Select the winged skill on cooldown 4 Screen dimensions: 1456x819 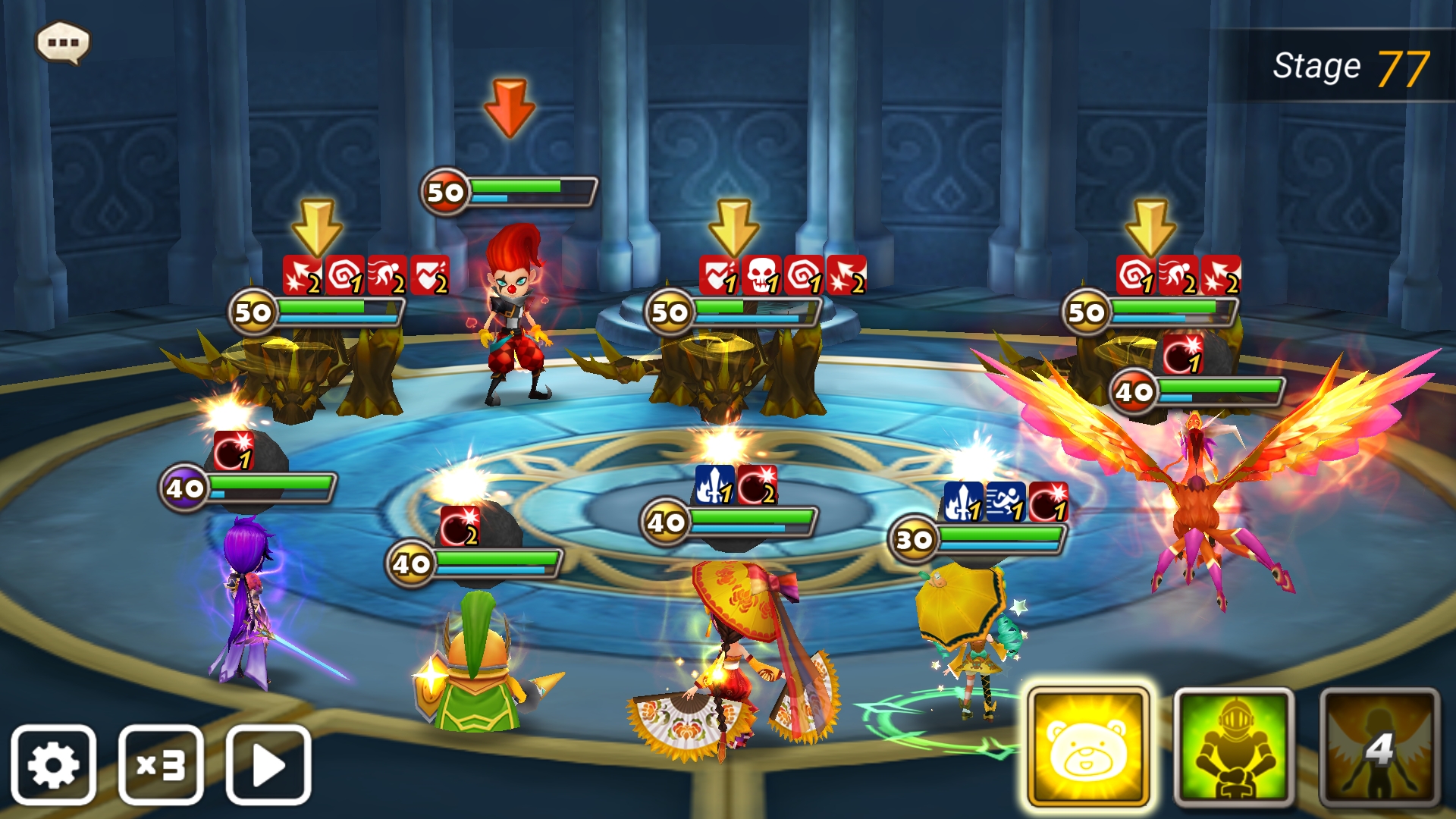(1379, 747)
